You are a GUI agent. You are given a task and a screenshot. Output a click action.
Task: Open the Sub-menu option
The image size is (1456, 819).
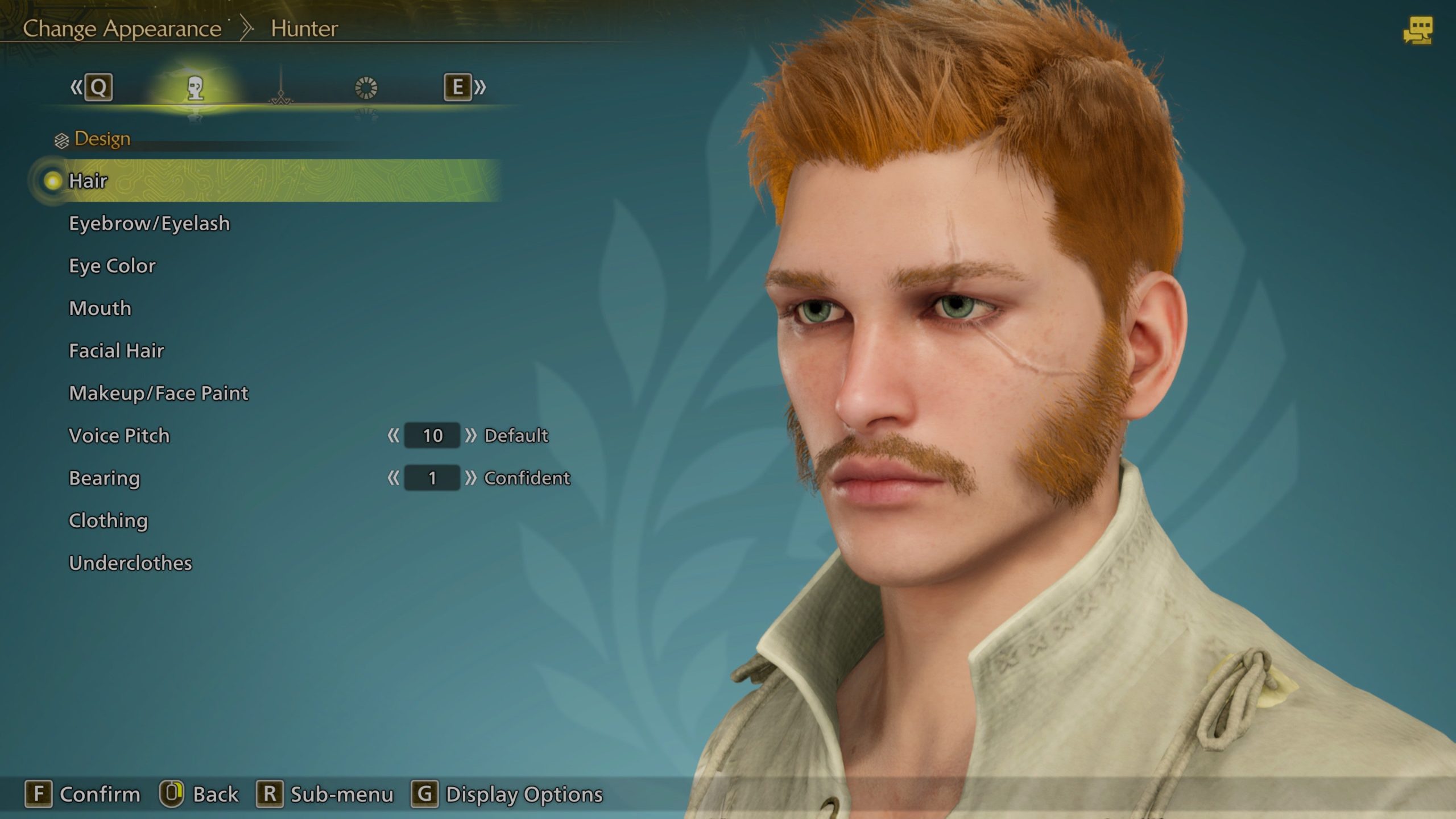tap(325, 794)
